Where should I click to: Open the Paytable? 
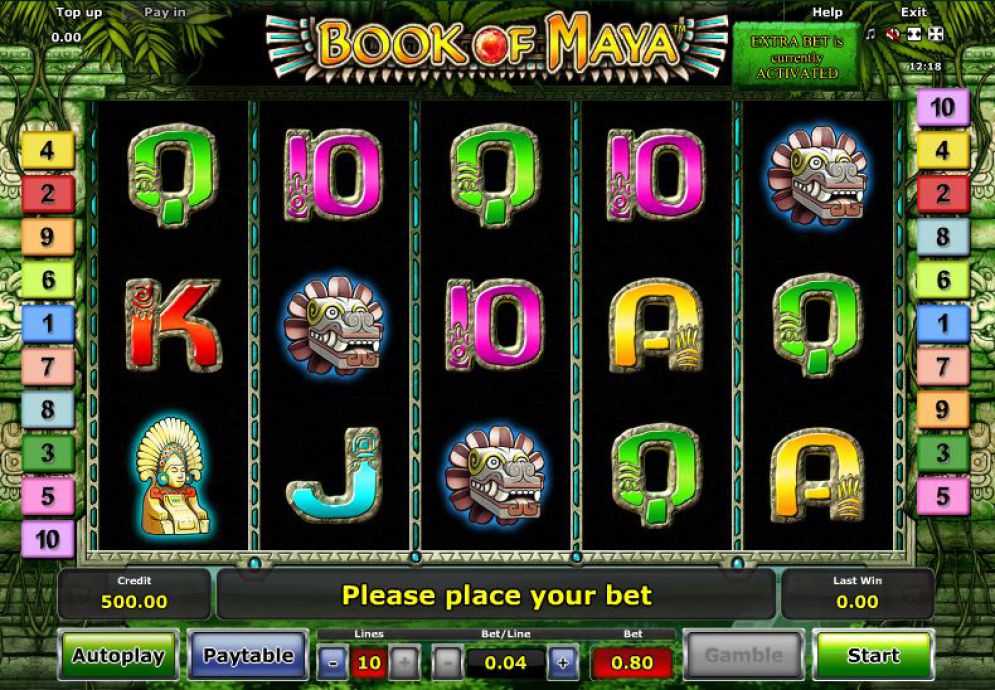pyautogui.click(x=248, y=656)
